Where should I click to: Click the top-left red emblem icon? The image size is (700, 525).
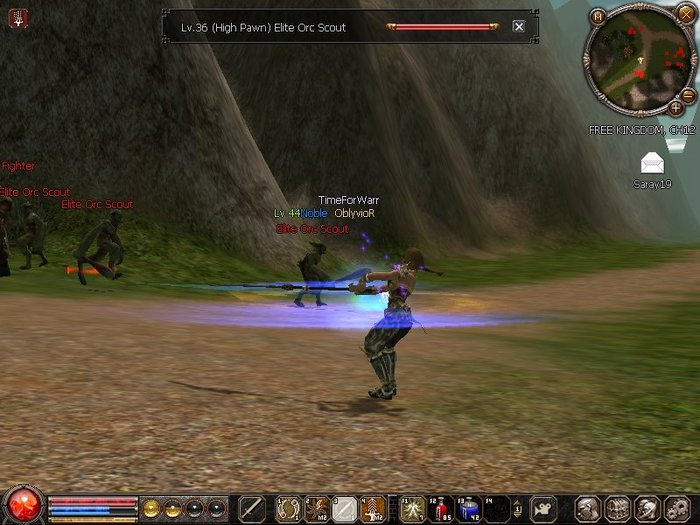click(19, 17)
